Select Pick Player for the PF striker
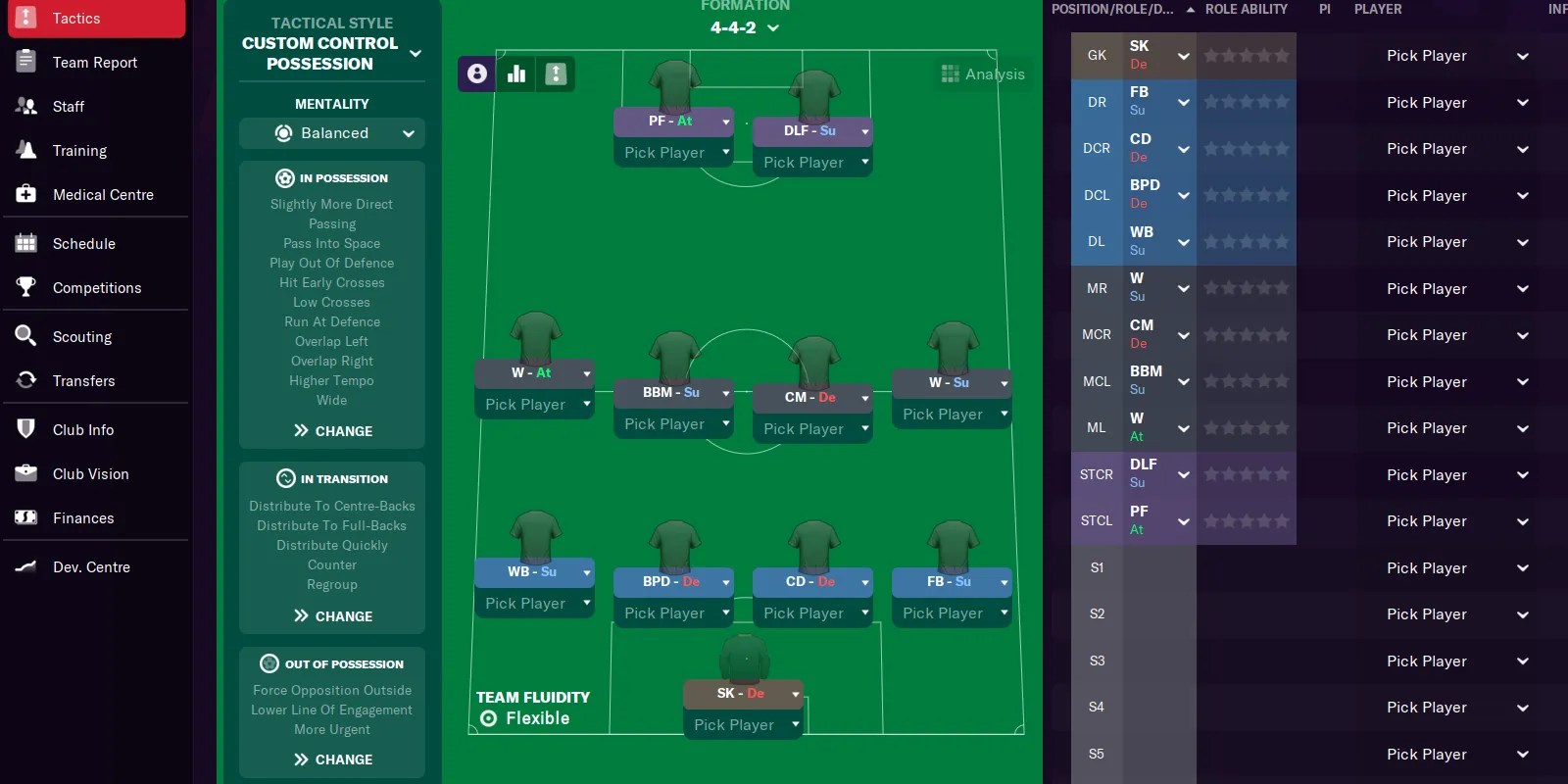The width and height of the screenshot is (1568, 784). tap(673, 152)
